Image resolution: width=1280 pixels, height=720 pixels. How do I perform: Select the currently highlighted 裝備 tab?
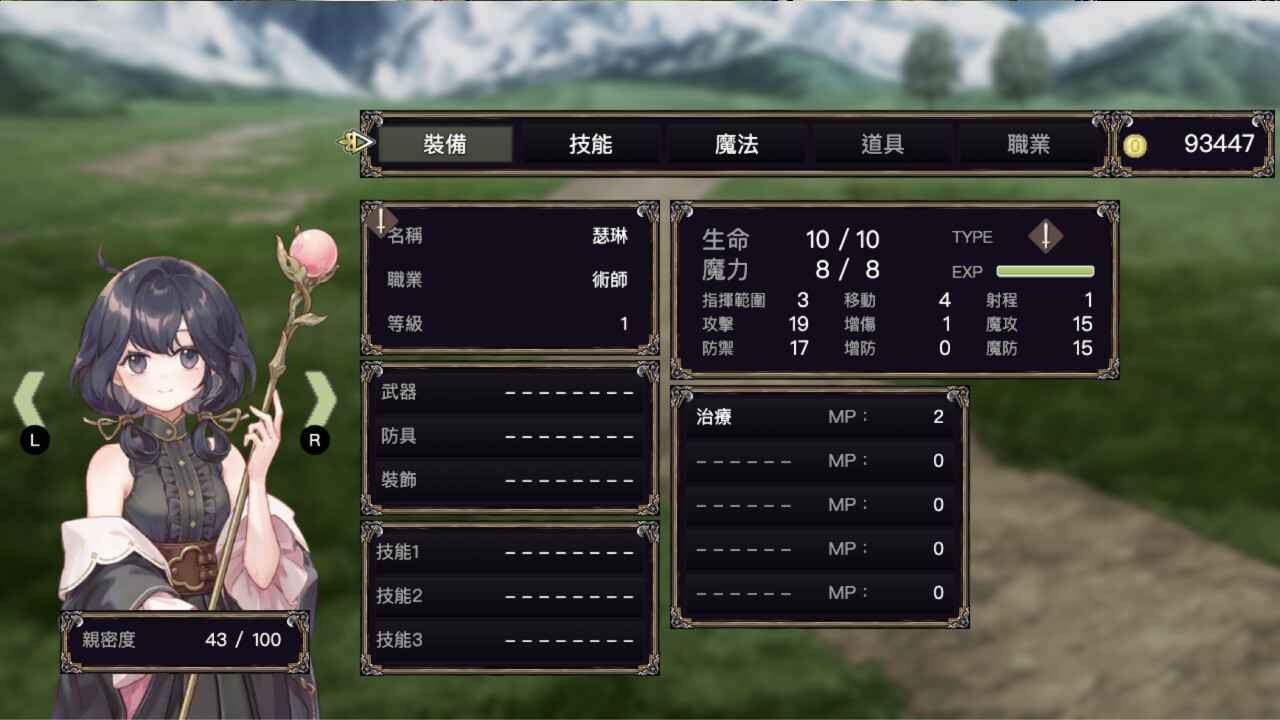tap(445, 144)
